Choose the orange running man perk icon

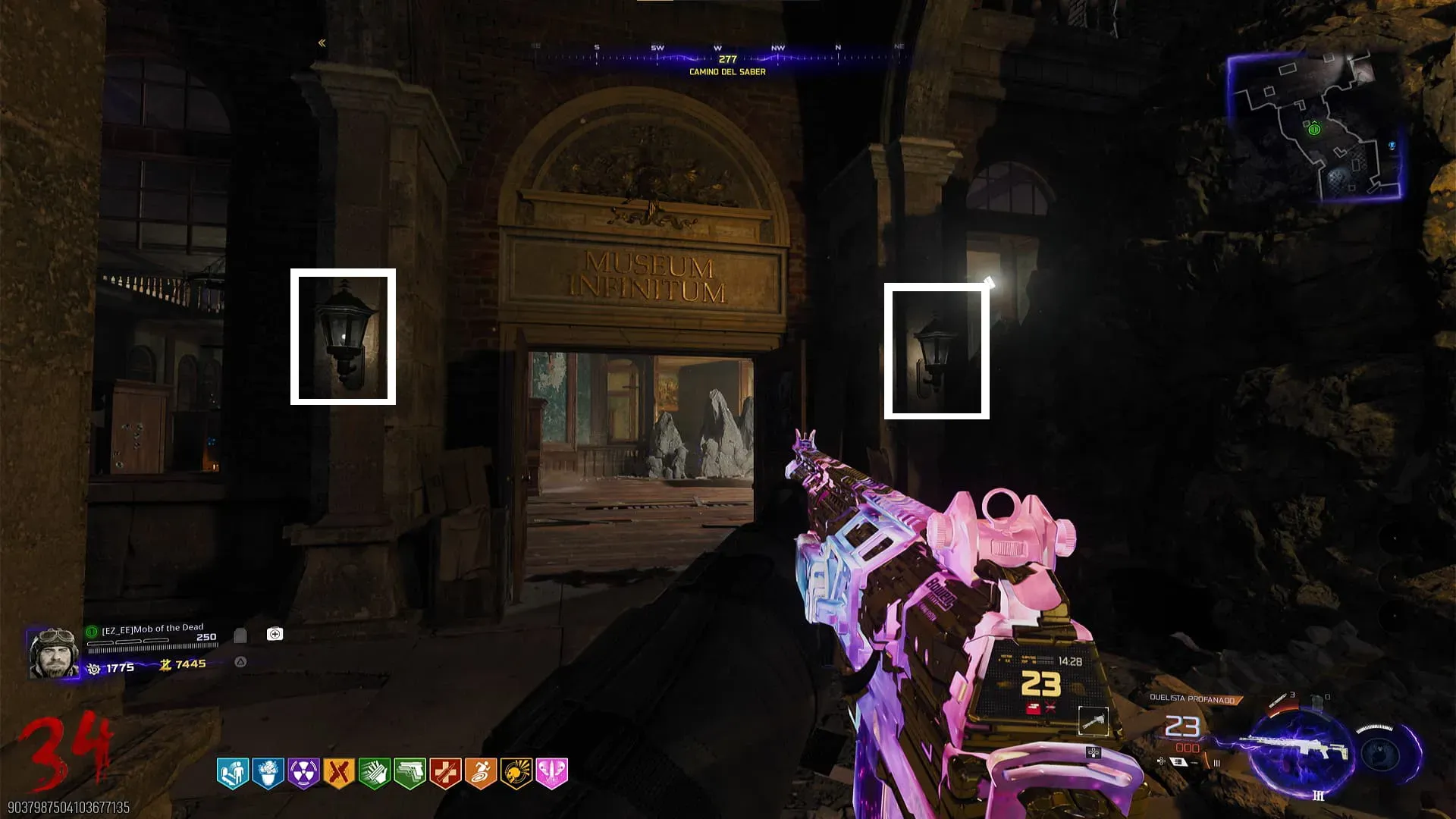pyautogui.click(x=480, y=773)
